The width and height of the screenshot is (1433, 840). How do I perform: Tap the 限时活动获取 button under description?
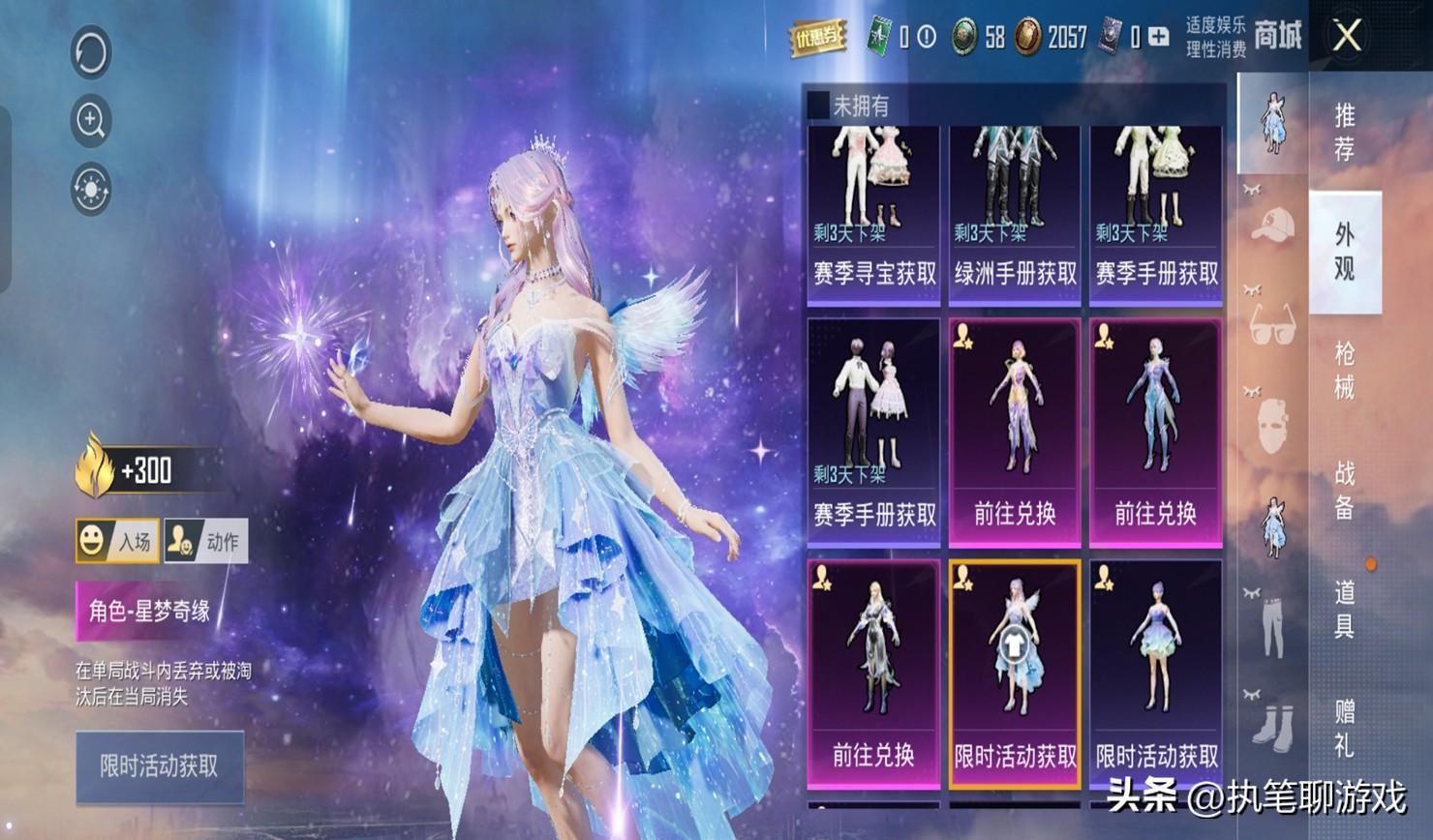point(160,766)
